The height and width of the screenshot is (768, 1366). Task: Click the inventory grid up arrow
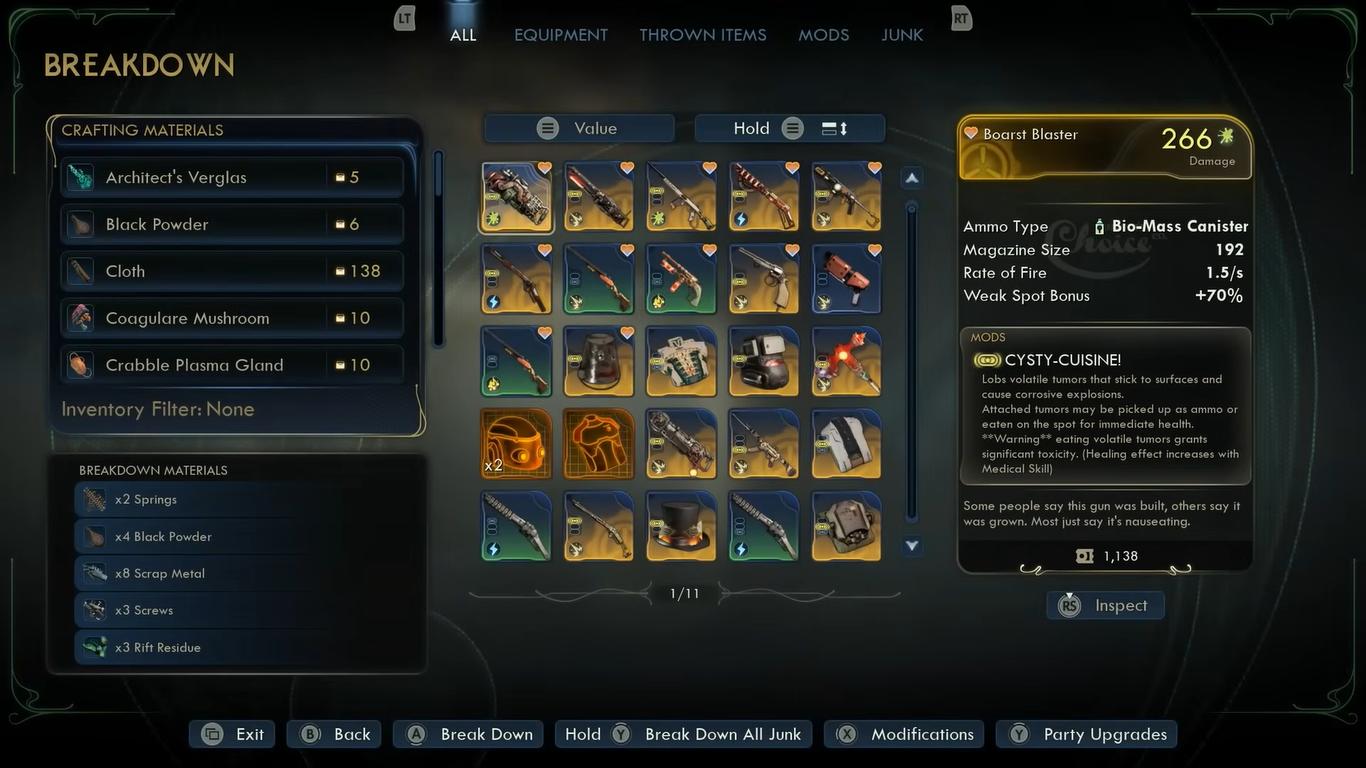pos(911,178)
